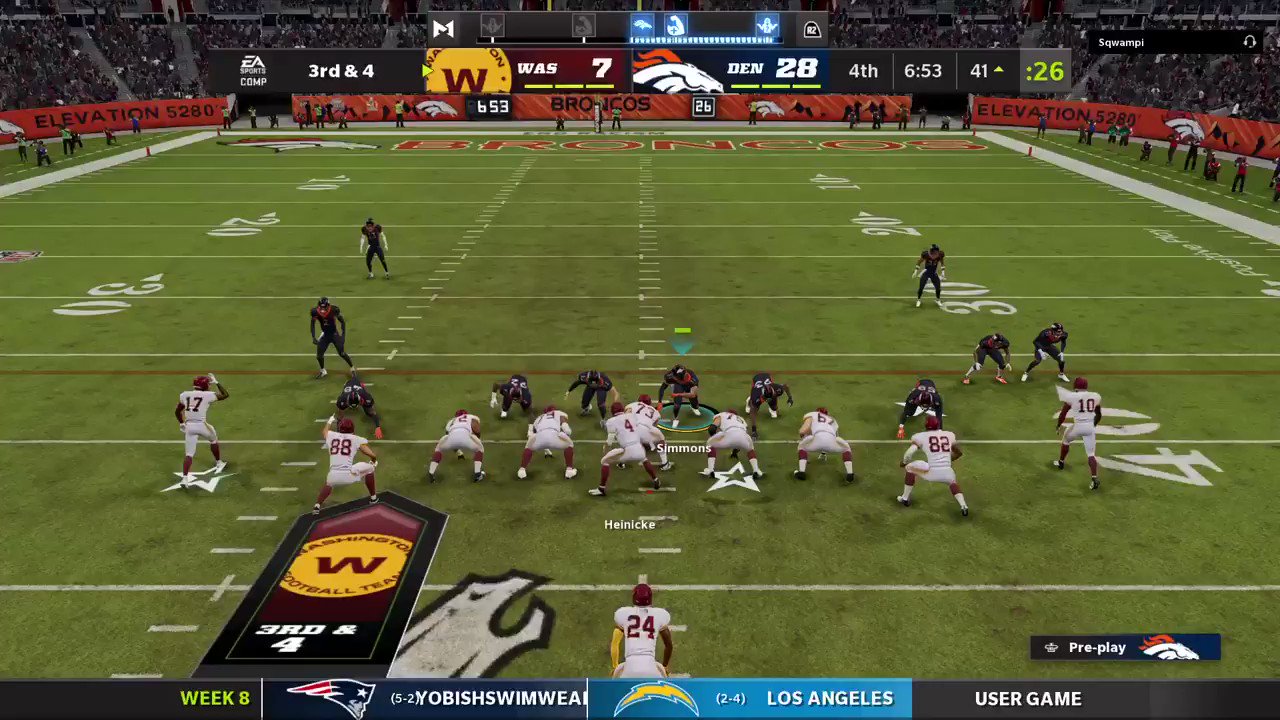The image size is (1280, 720).
Task: Click the R2 button prompt icon
Action: pyautogui.click(x=813, y=29)
